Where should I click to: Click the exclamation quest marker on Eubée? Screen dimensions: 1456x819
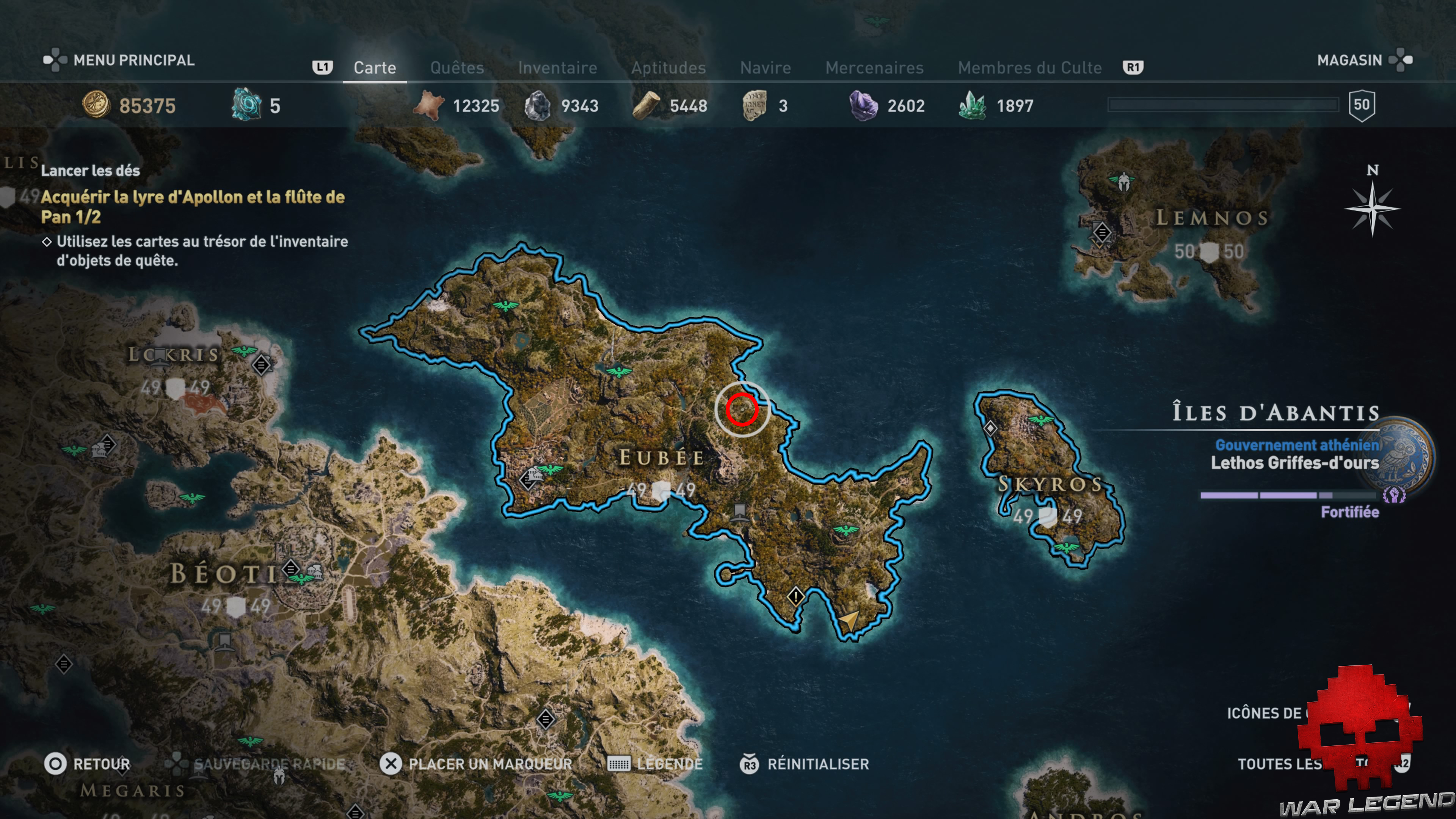[795, 596]
